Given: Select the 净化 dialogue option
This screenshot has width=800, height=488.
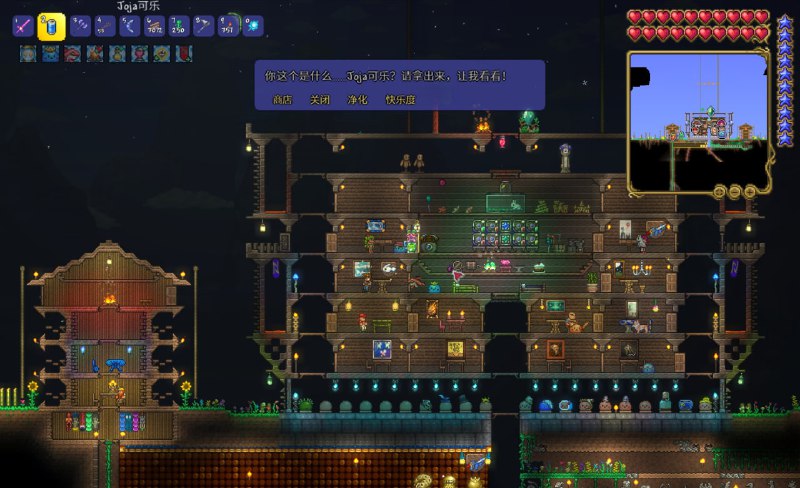Looking at the screenshot, I should coord(357,100).
